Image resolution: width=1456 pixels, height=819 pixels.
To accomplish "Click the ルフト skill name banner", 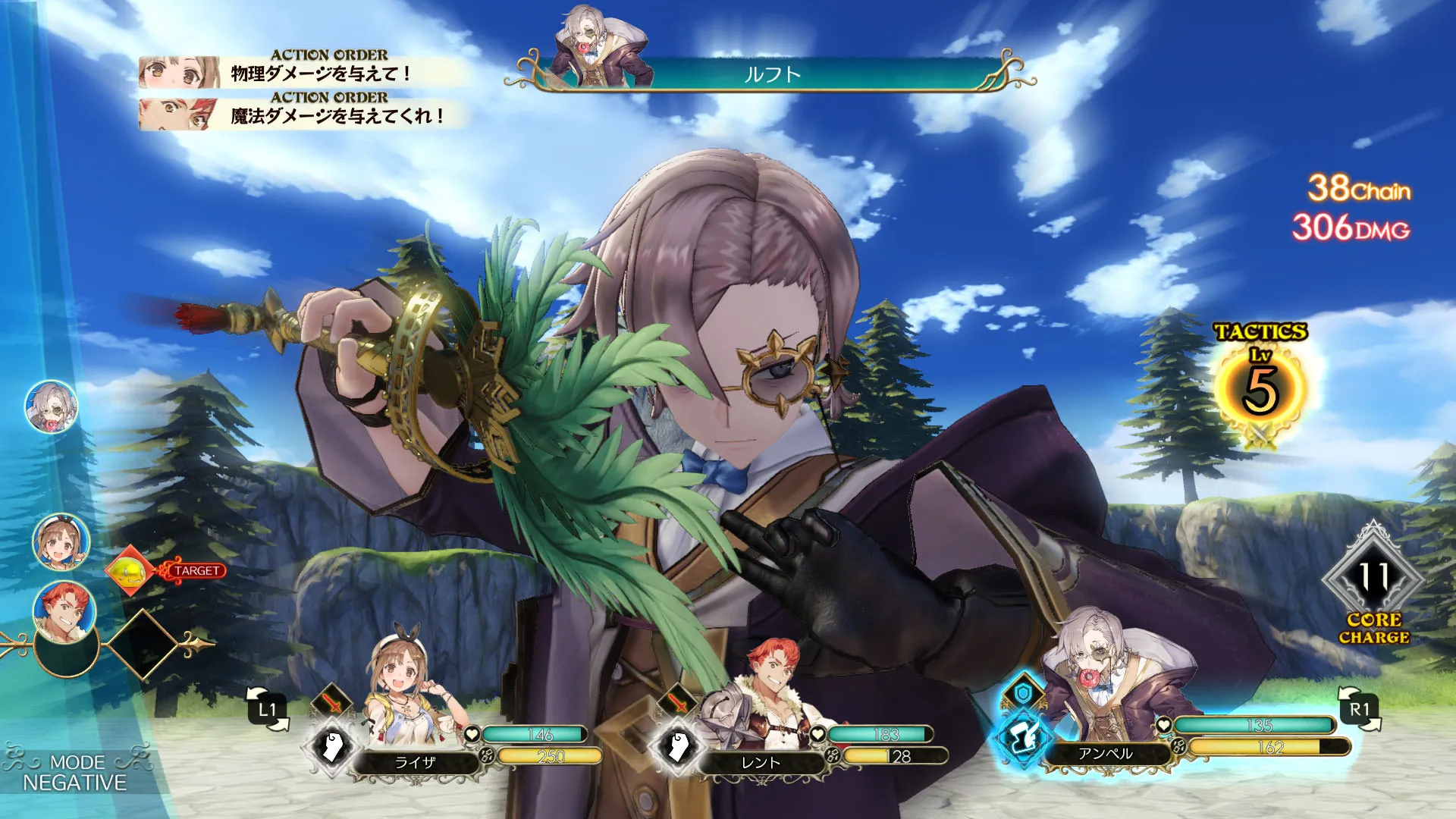I will click(x=772, y=74).
